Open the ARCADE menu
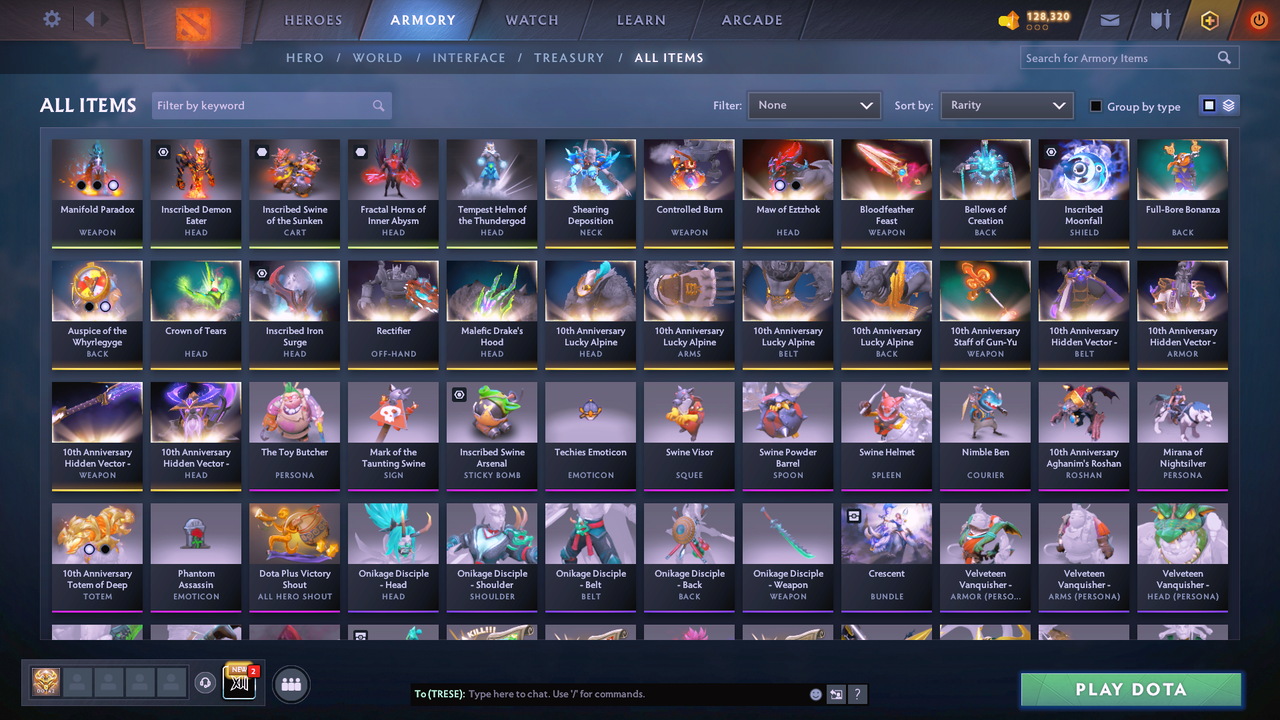 [x=751, y=20]
